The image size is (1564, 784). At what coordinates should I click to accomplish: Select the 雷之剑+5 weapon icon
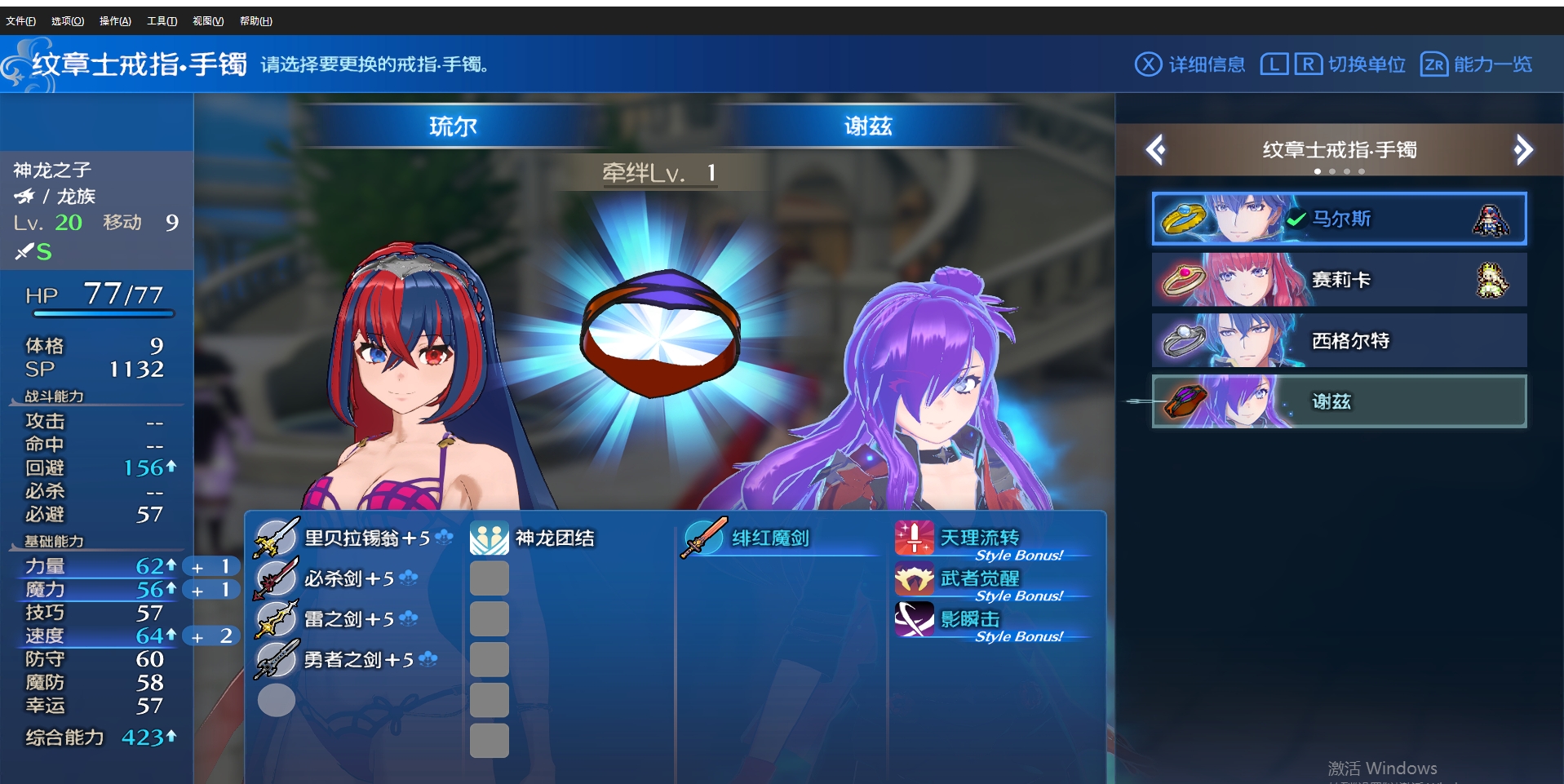click(276, 619)
